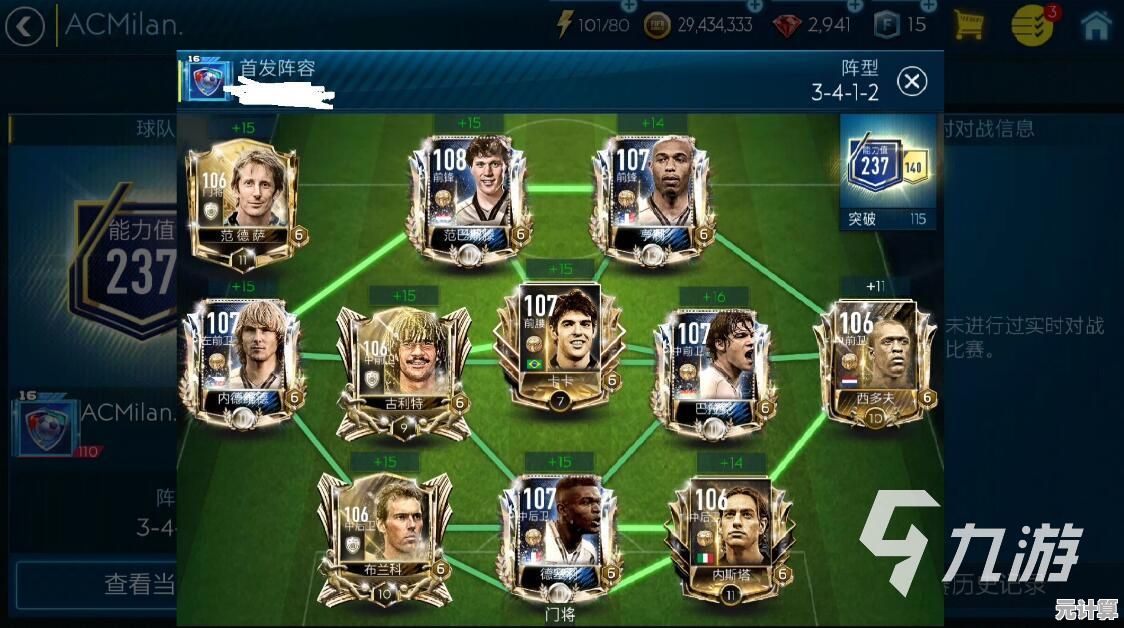Choose the Henry 107 striker card
This screenshot has height=628, width=1124.
[x=652, y=195]
